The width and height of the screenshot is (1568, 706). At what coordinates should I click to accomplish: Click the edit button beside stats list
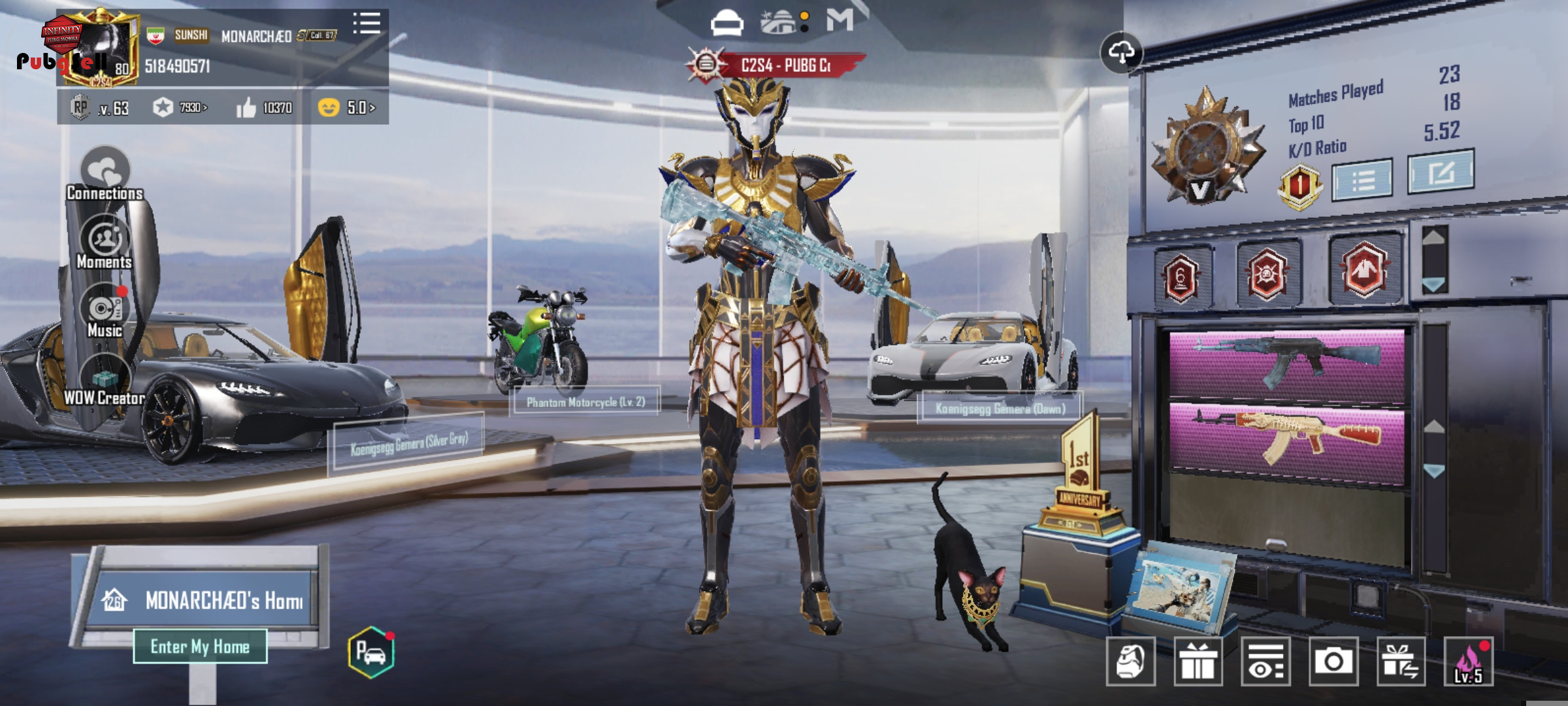[x=1441, y=172]
